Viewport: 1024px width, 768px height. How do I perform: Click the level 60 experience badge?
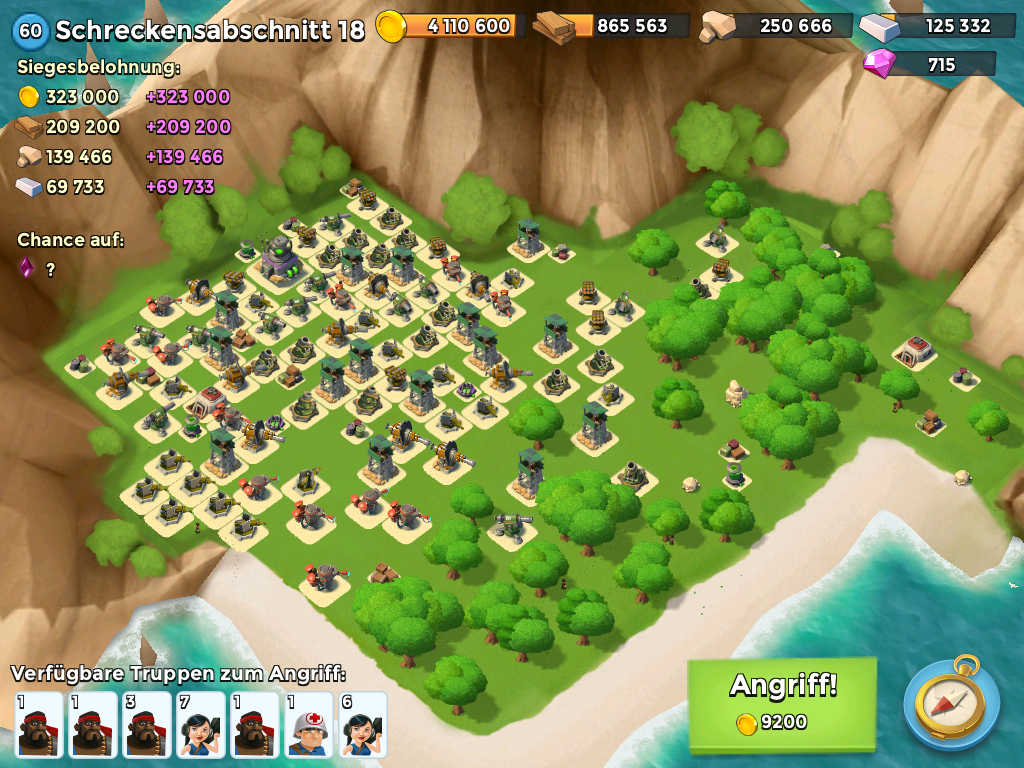(30, 30)
